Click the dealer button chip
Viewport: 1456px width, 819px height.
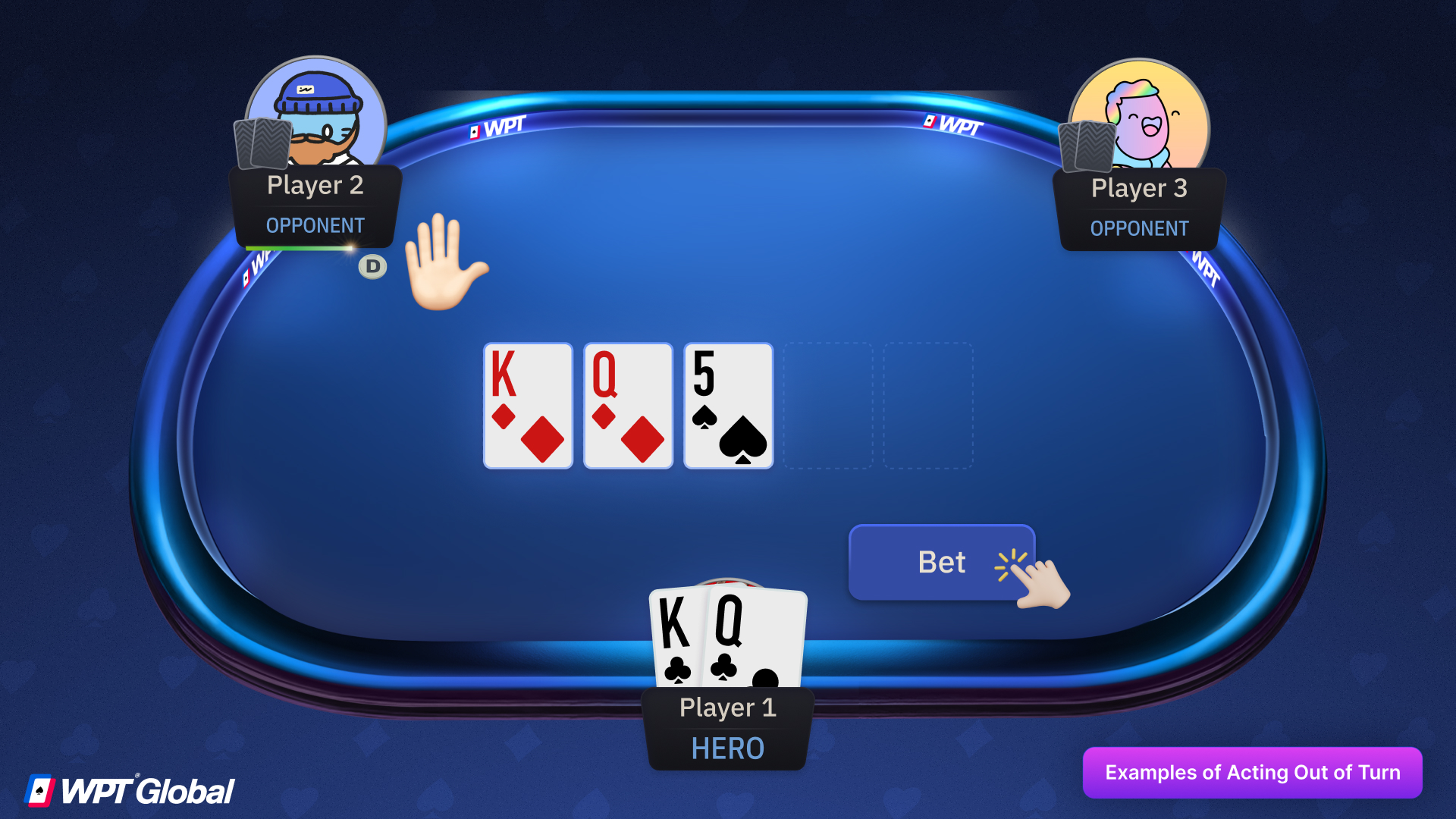[x=372, y=266]
